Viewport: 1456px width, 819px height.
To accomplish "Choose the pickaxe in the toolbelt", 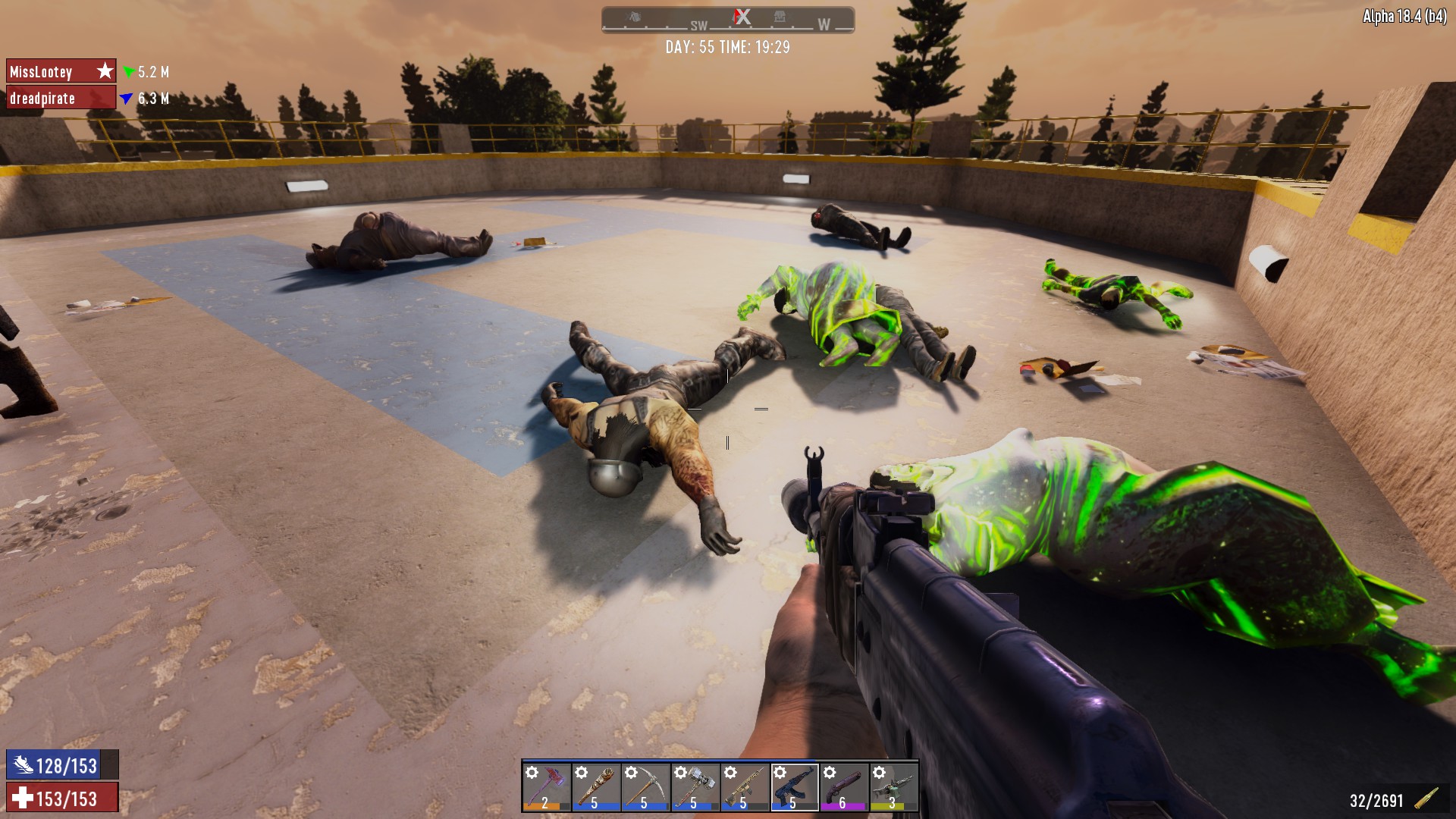I will click(645, 786).
